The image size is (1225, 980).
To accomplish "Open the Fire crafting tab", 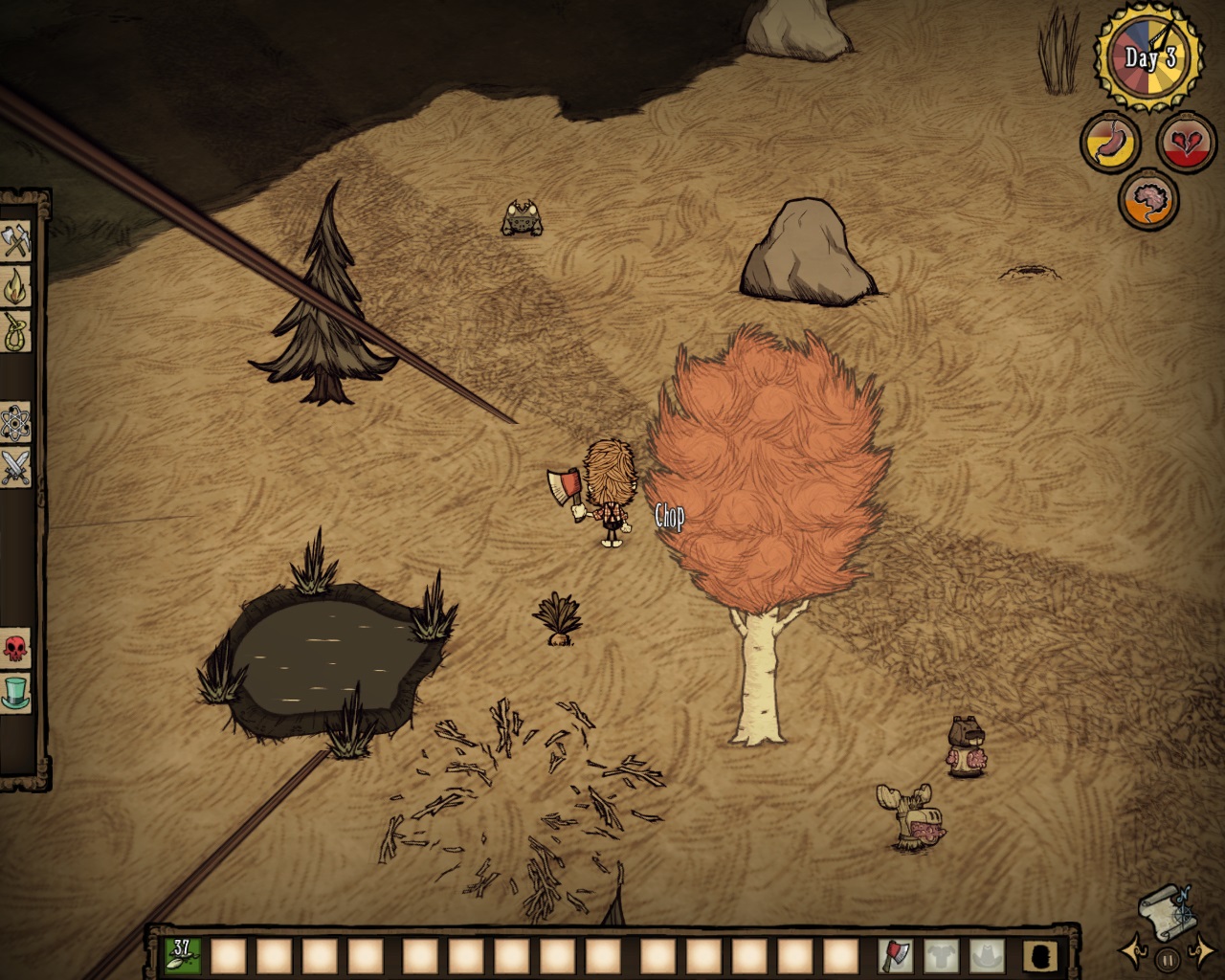I will click(x=16, y=286).
